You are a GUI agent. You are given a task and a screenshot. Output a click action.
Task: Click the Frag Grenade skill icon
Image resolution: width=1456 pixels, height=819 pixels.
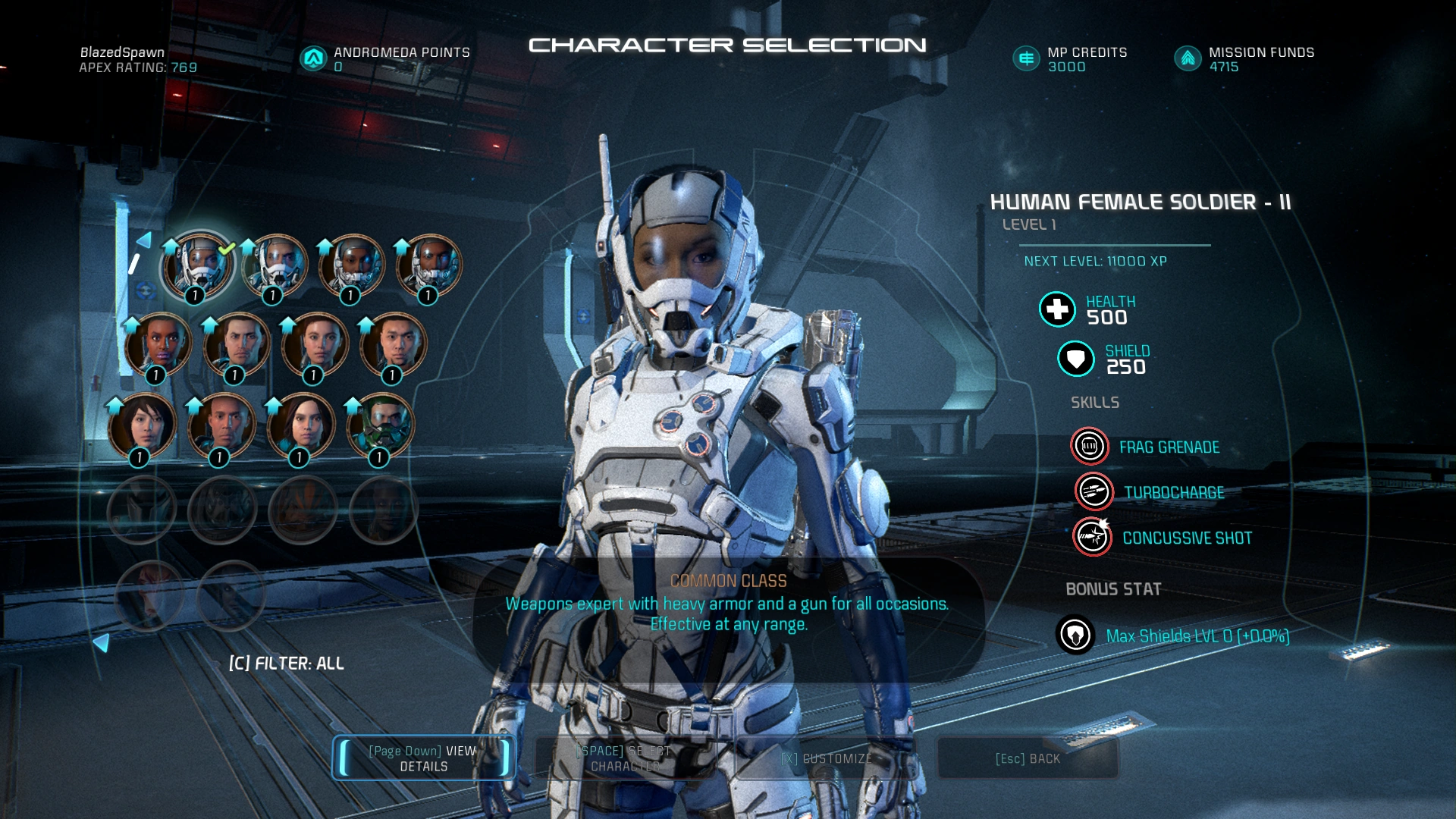tap(1090, 447)
